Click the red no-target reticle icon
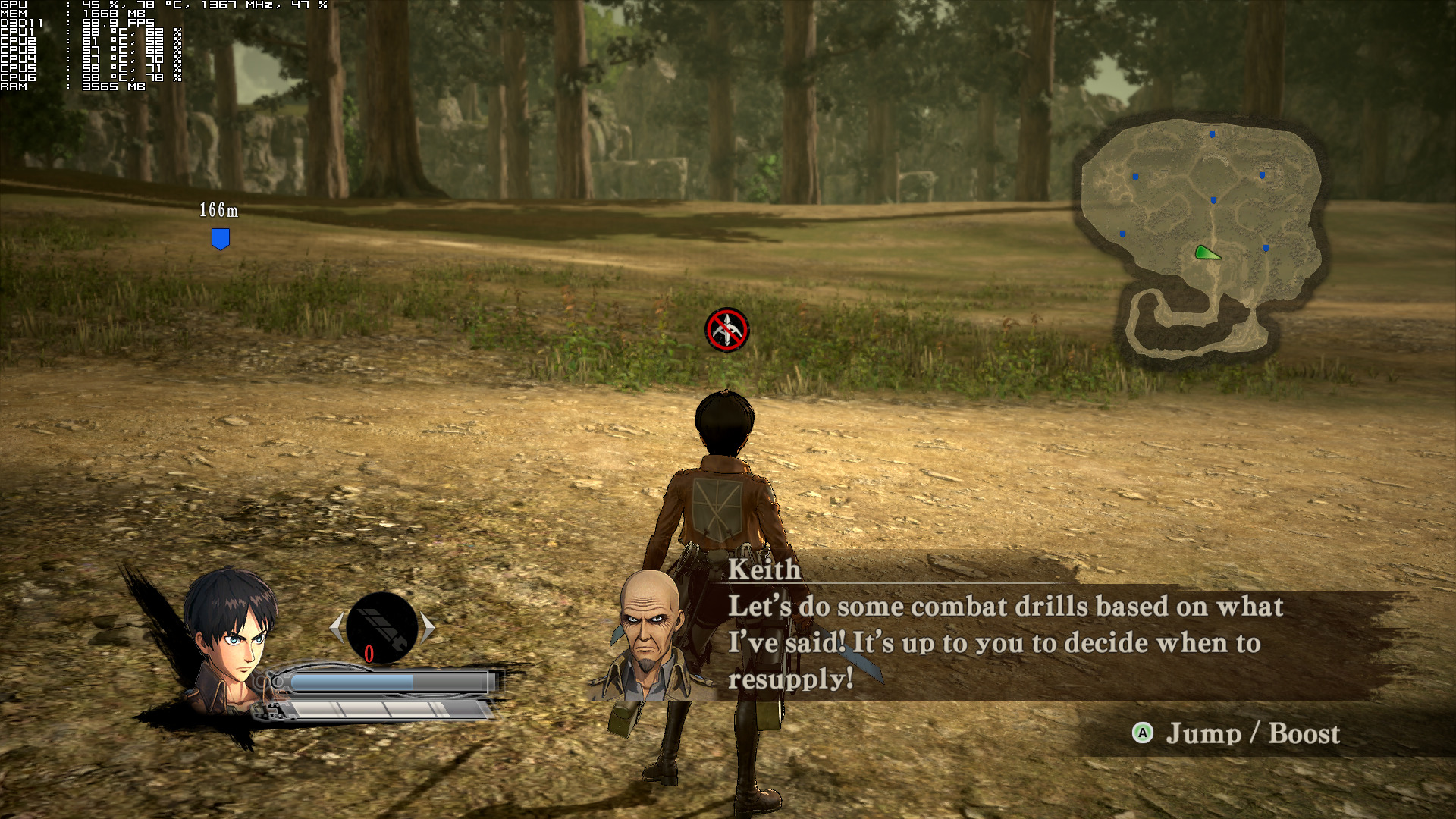The image size is (1456, 819). (x=726, y=330)
